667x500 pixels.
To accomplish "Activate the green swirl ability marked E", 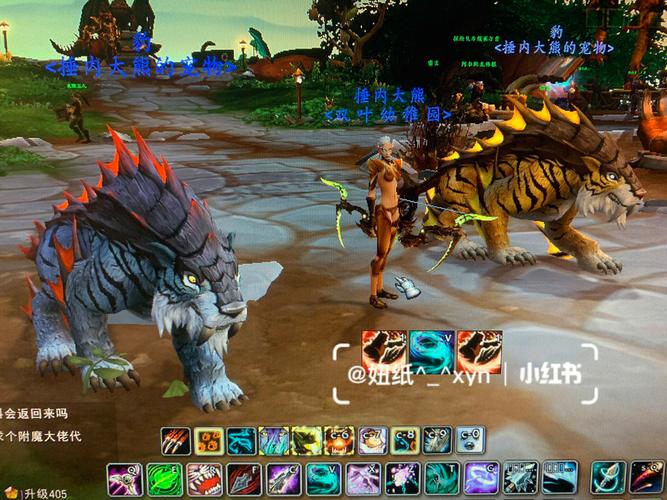I will pyautogui.click(x=164, y=479).
